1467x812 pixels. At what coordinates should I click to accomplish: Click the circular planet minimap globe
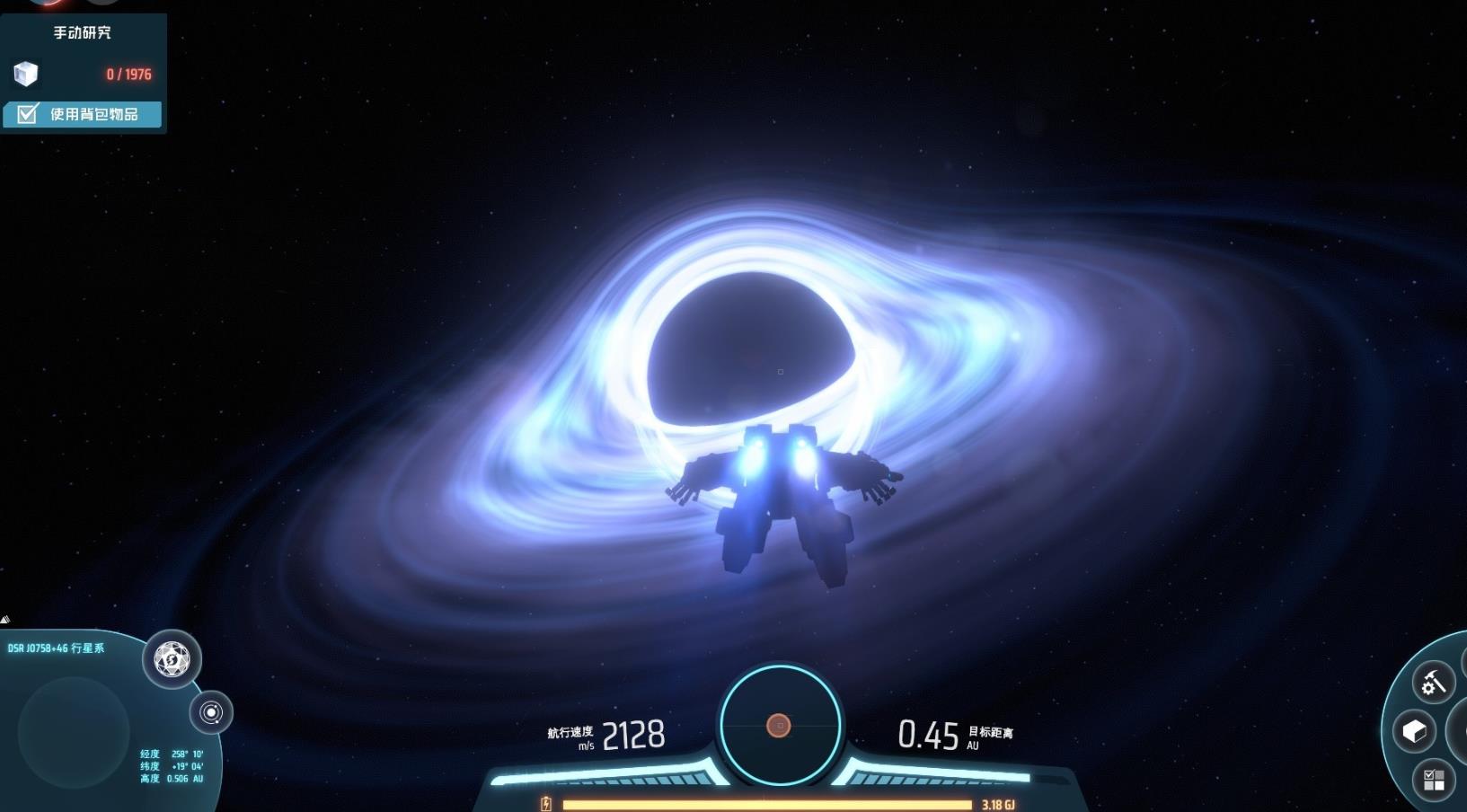[74, 732]
